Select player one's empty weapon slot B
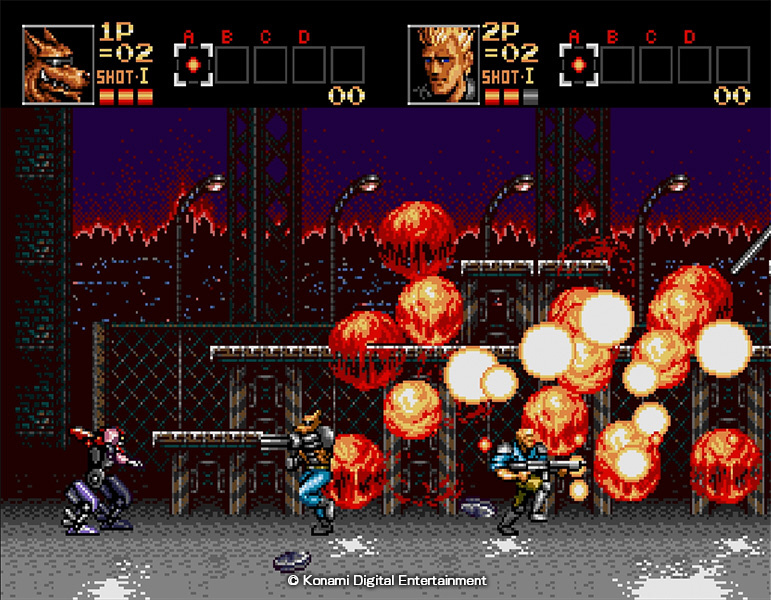The height and width of the screenshot is (600, 771). (x=232, y=65)
